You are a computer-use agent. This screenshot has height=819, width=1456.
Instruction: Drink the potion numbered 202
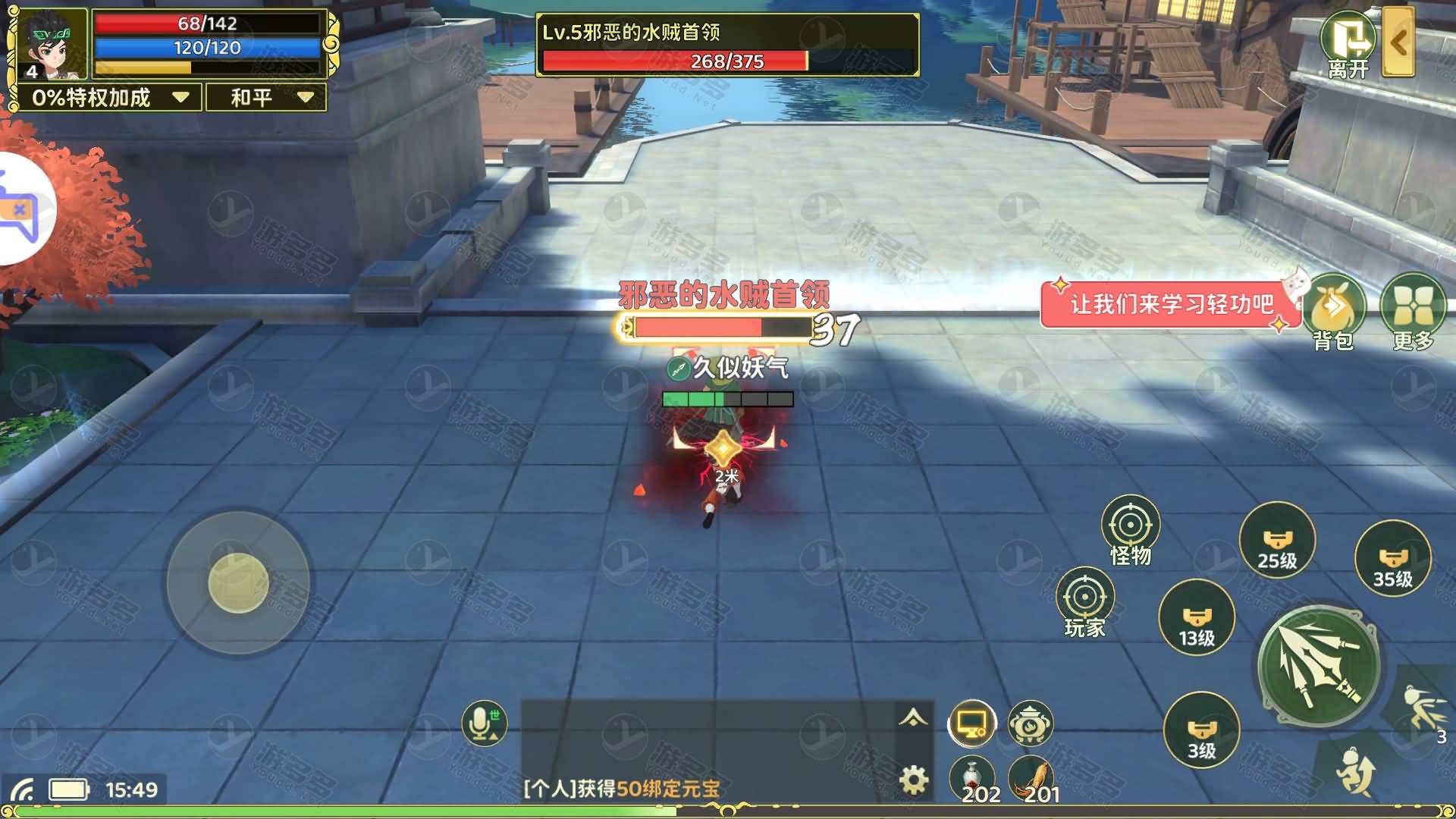click(971, 776)
